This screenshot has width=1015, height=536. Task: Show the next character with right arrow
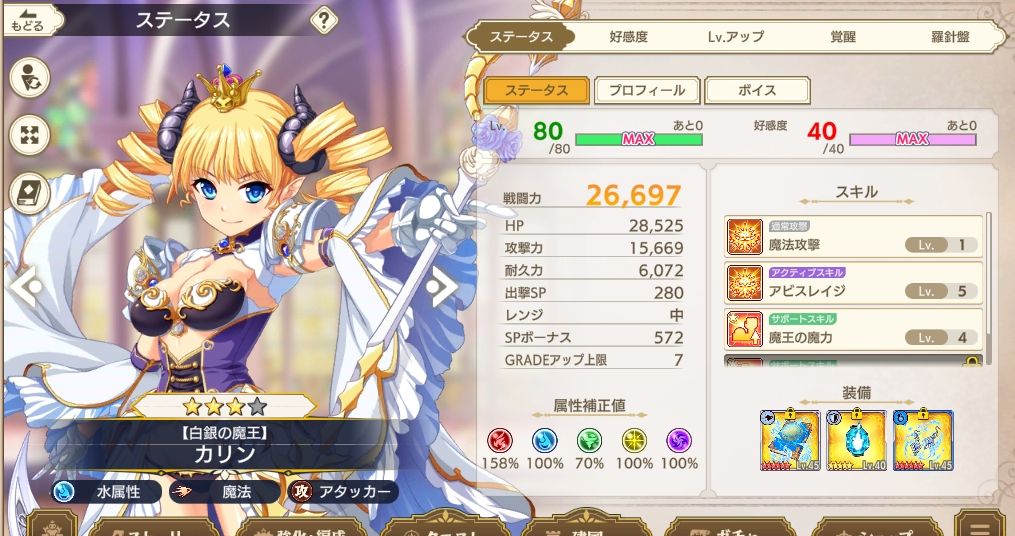point(441,287)
